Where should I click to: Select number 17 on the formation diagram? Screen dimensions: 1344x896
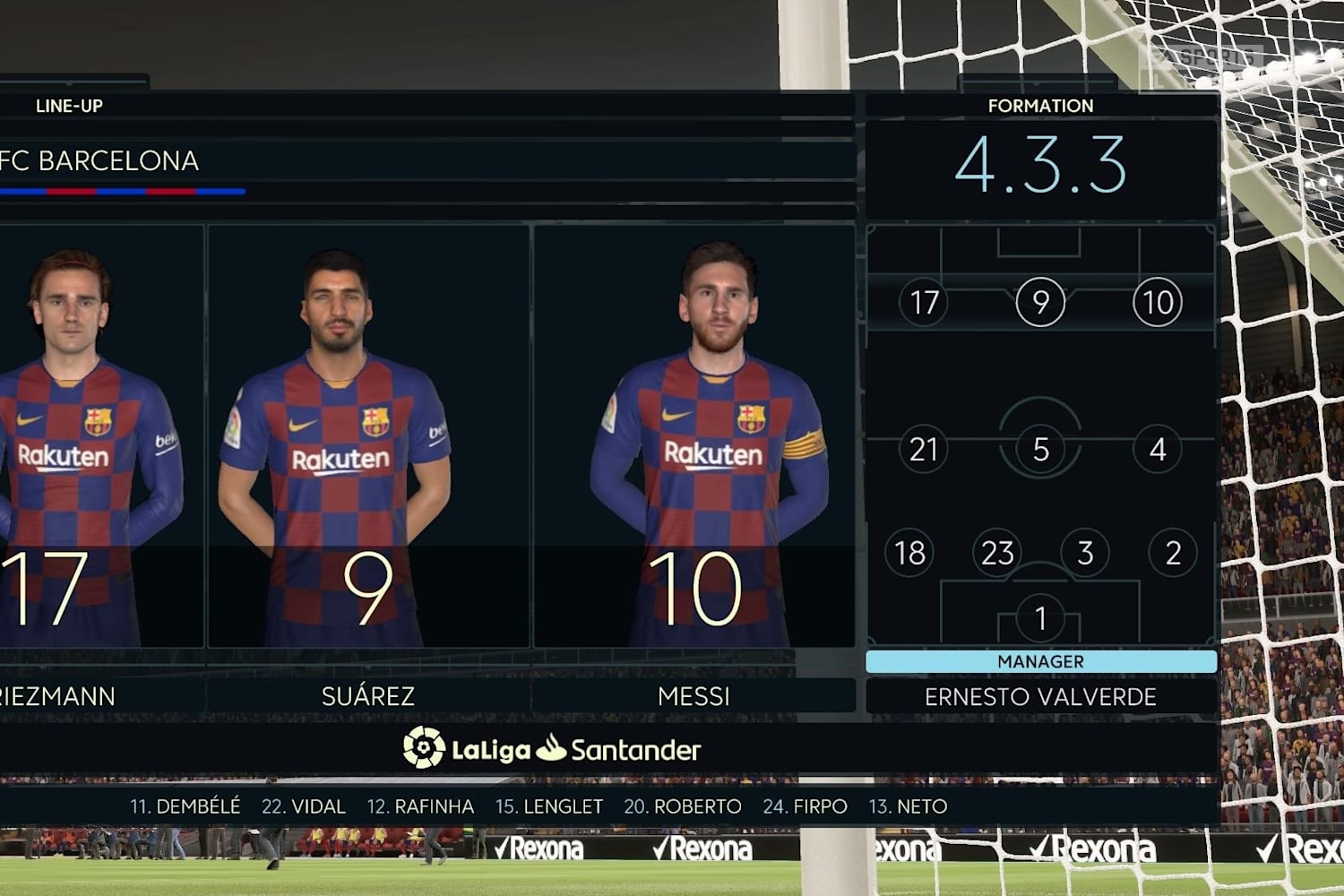click(923, 302)
